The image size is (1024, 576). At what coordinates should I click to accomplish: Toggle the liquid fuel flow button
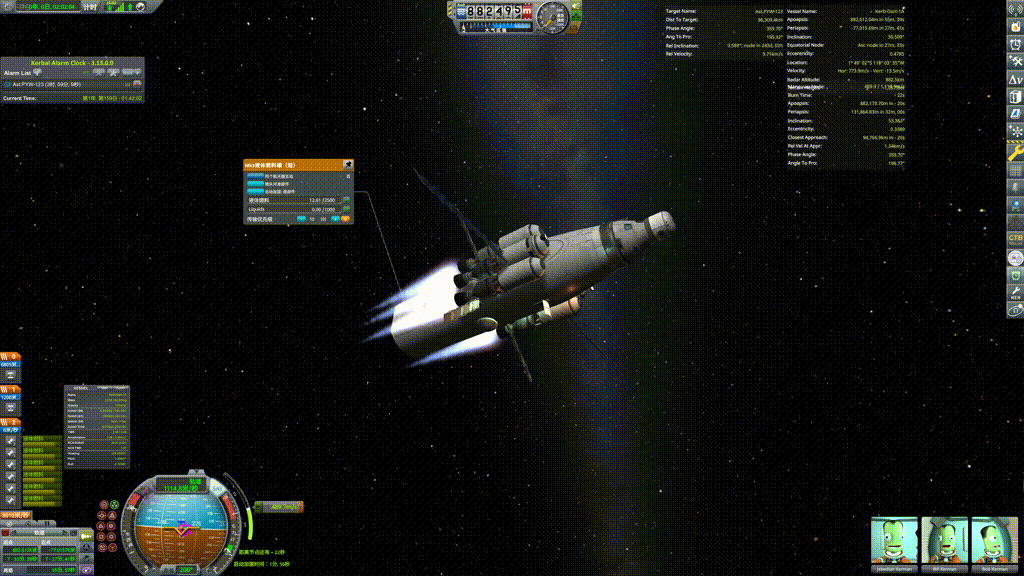click(x=346, y=200)
